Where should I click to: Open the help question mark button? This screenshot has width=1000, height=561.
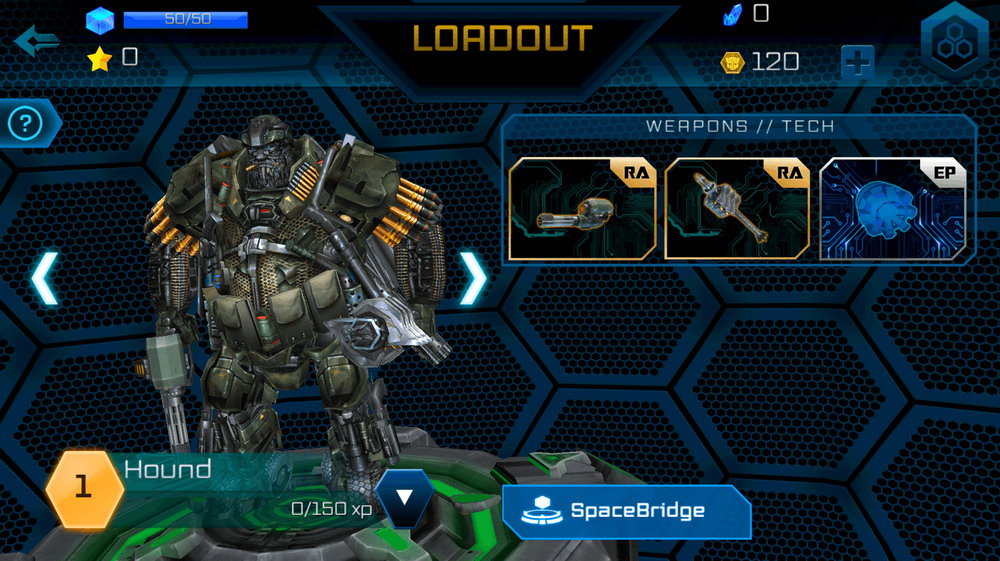coord(26,123)
